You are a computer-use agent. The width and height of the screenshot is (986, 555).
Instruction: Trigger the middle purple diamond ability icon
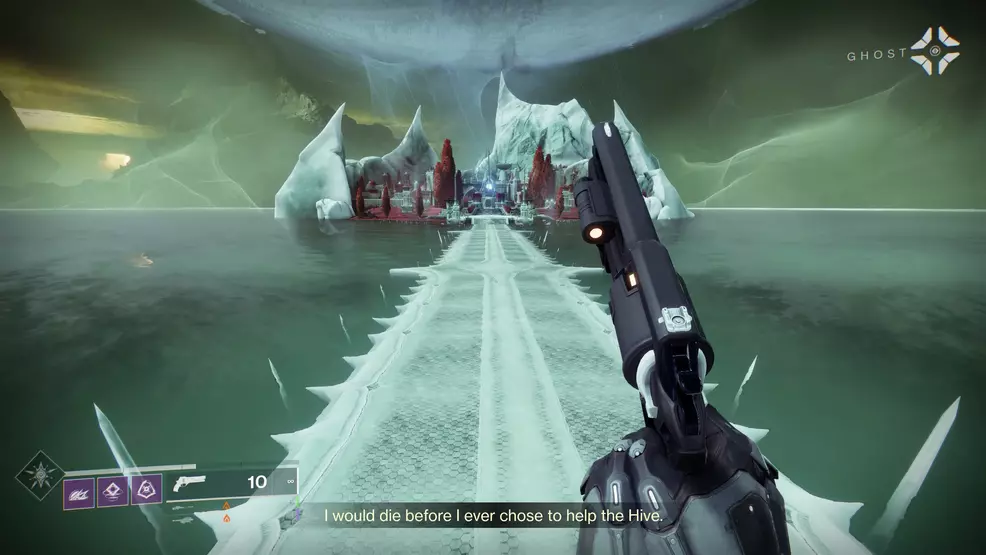[112, 490]
